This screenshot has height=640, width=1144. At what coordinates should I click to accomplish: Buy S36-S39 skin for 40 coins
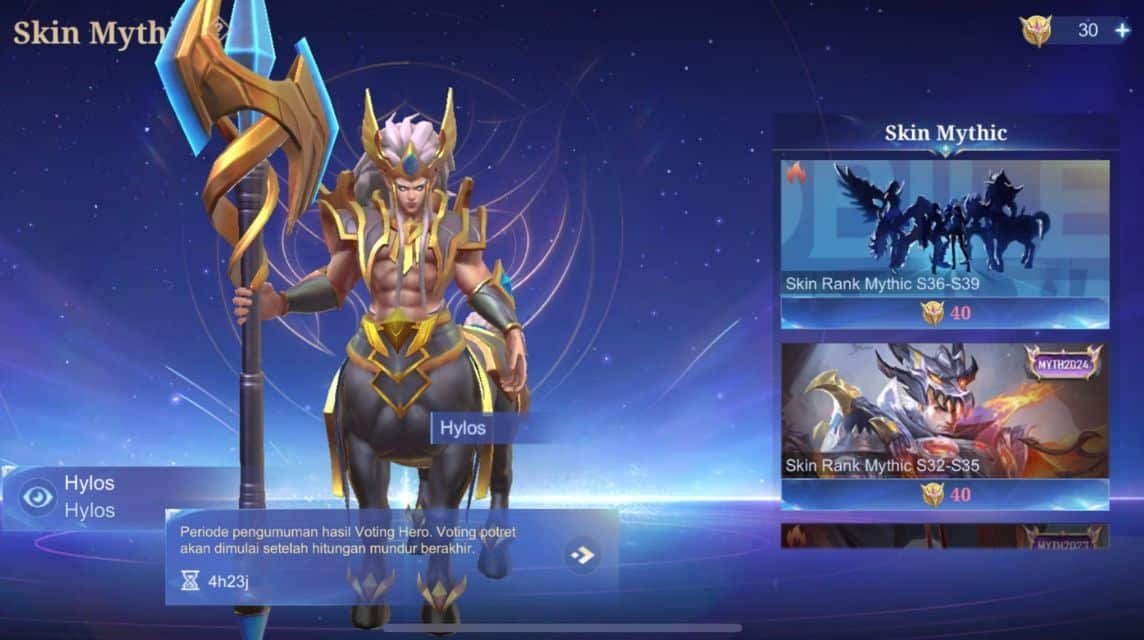[945, 313]
